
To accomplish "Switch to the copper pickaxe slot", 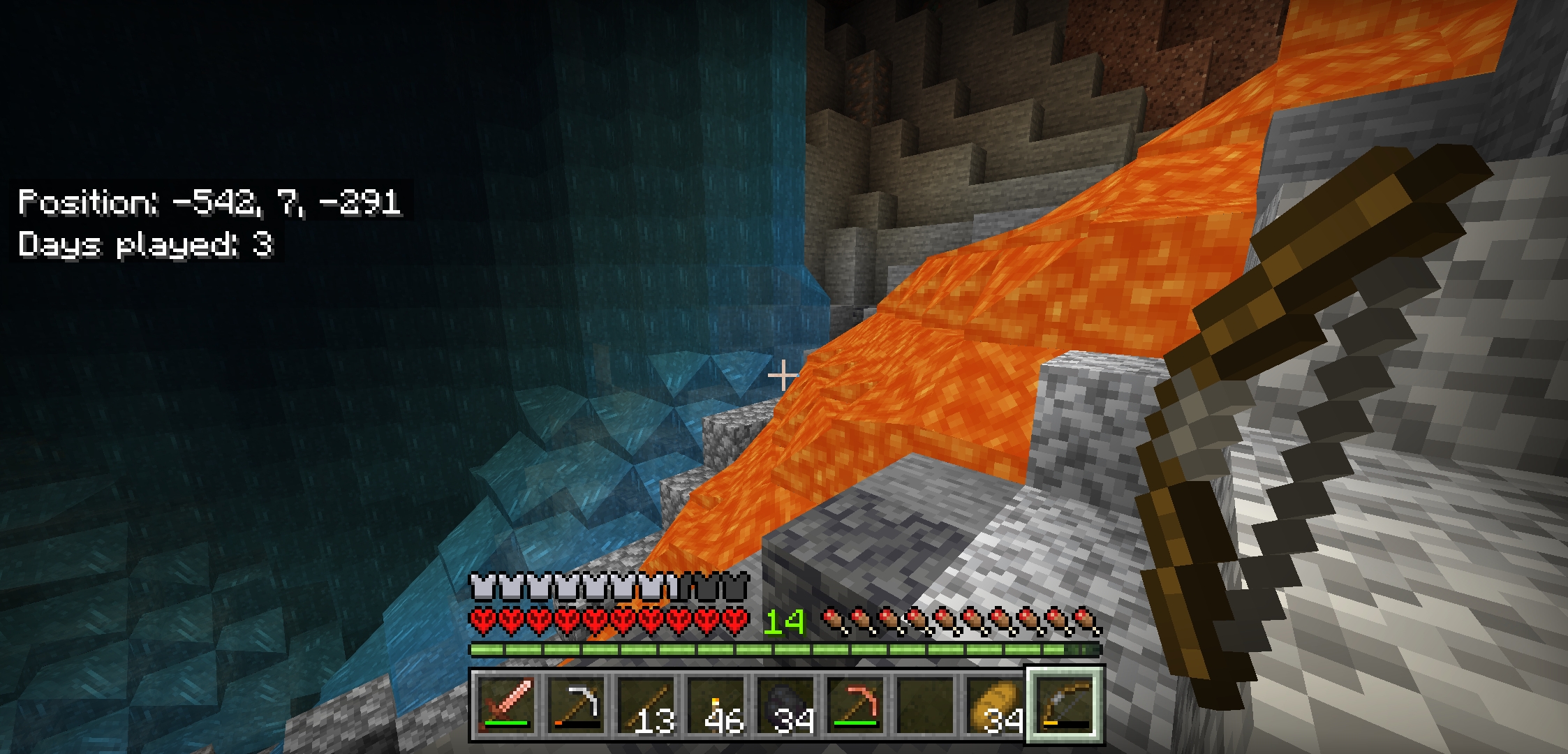I will [x=855, y=705].
